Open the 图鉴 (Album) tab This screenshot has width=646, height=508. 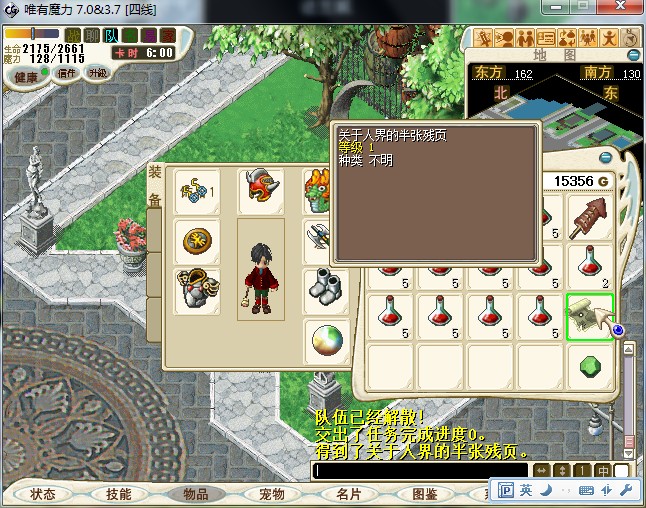pyautogui.click(x=425, y=494)
